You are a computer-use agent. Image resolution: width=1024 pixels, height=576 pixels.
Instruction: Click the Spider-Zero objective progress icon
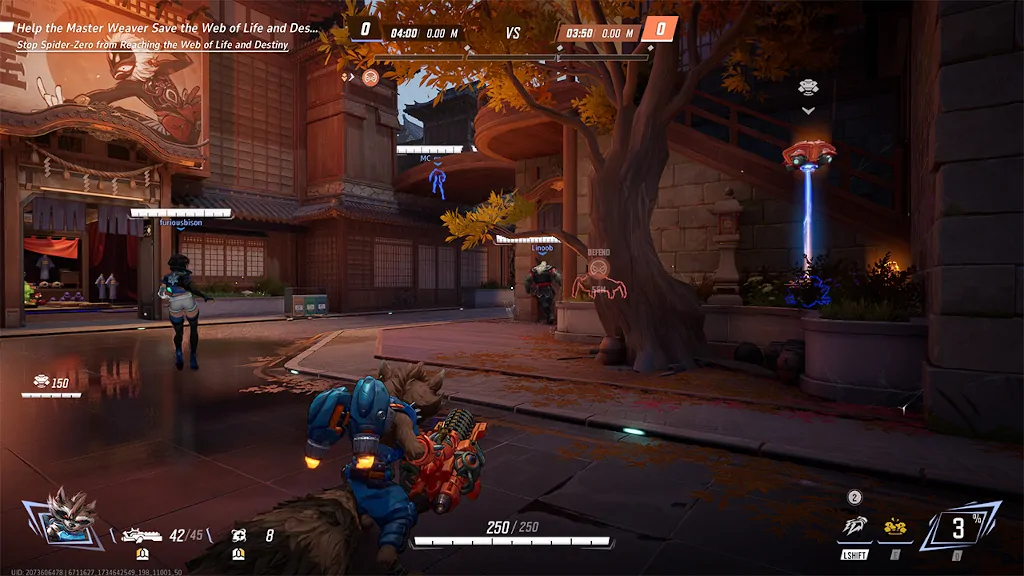tap(371, 77)
